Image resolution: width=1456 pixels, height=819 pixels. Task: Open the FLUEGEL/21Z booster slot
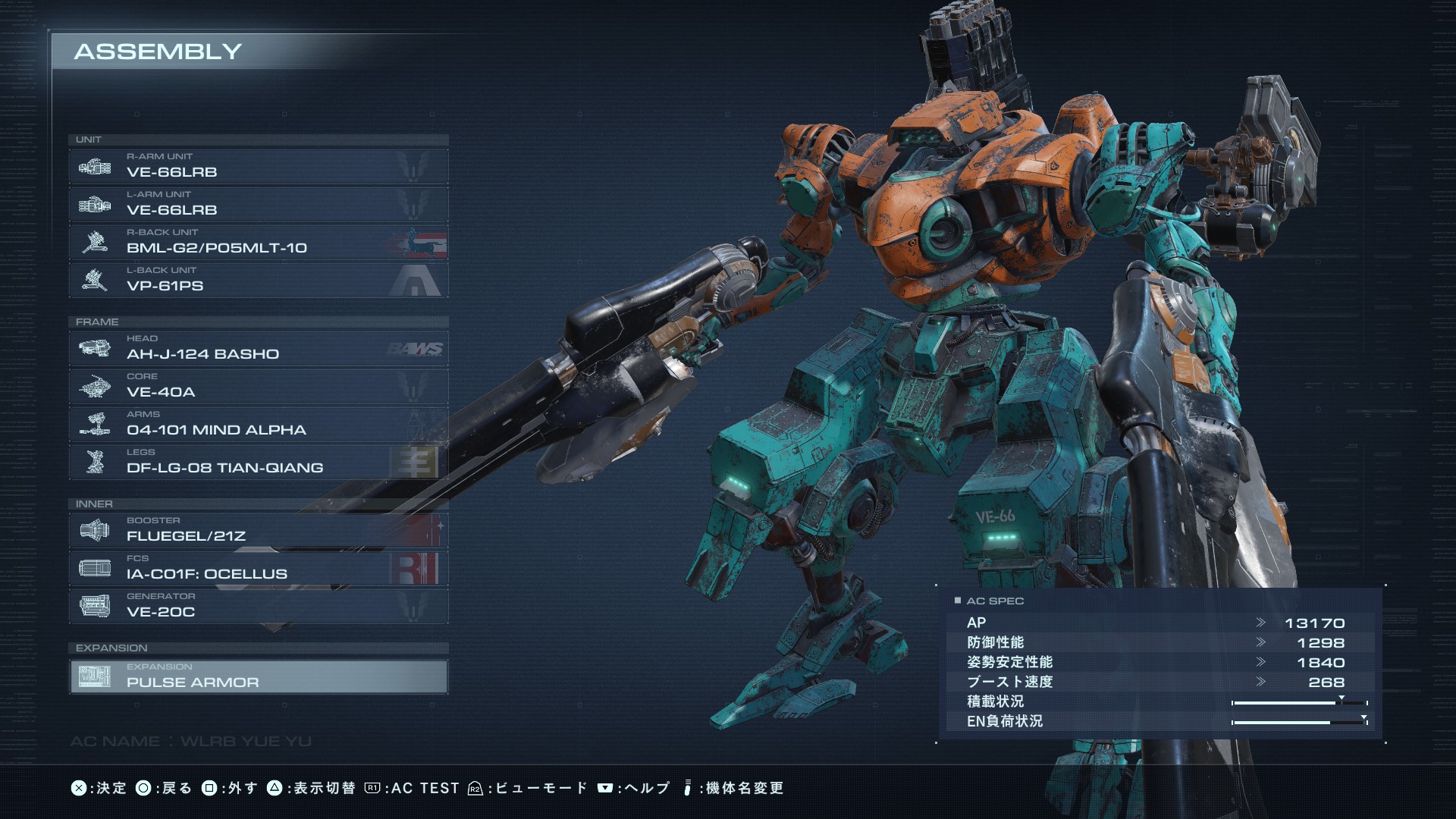tap(258, 530)
